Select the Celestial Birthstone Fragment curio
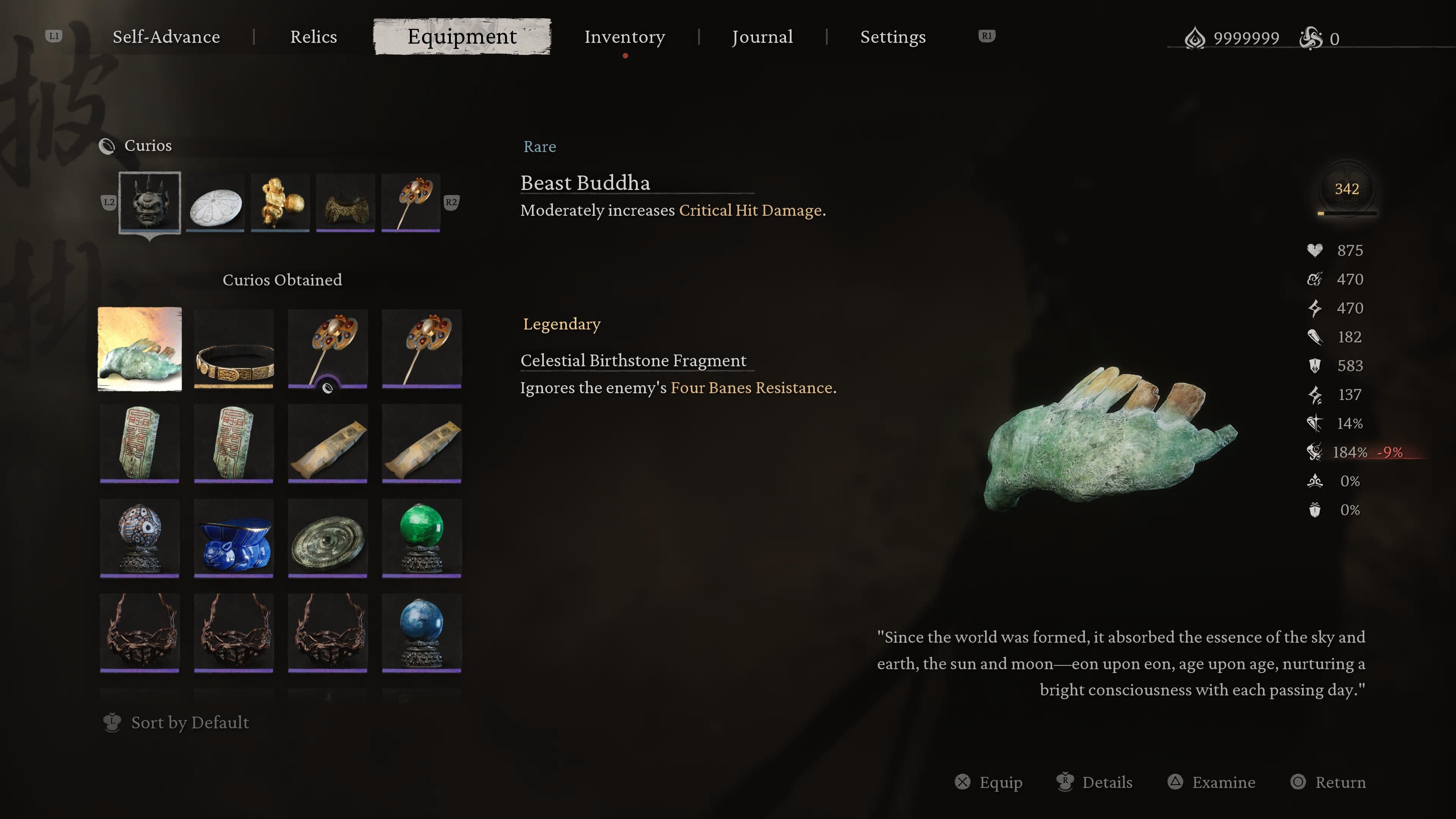This screenshot has width=1456, height=819. [140, 349]
